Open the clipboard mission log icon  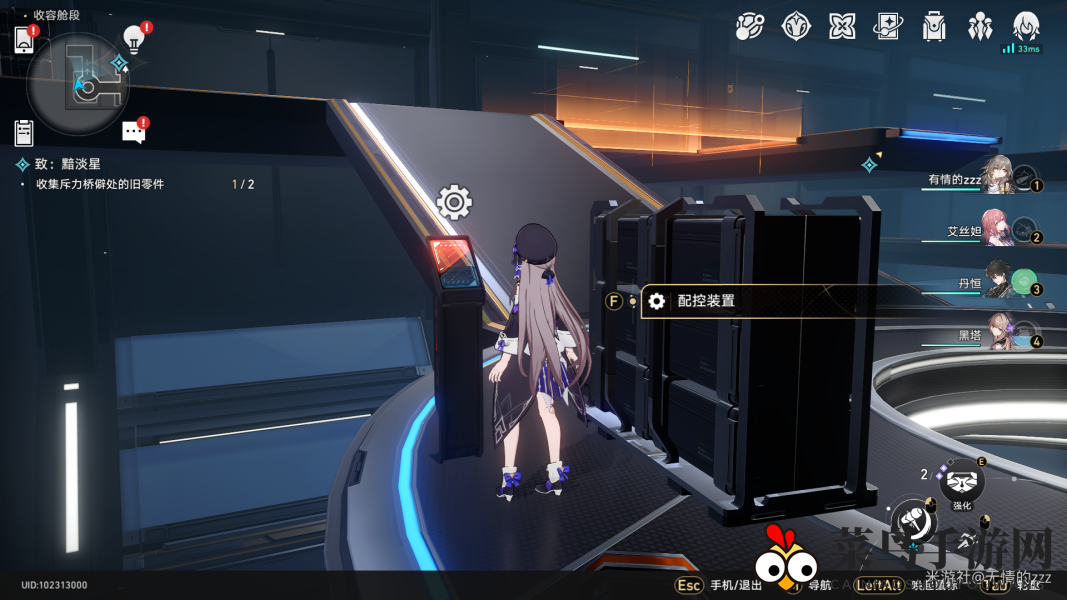24,132
